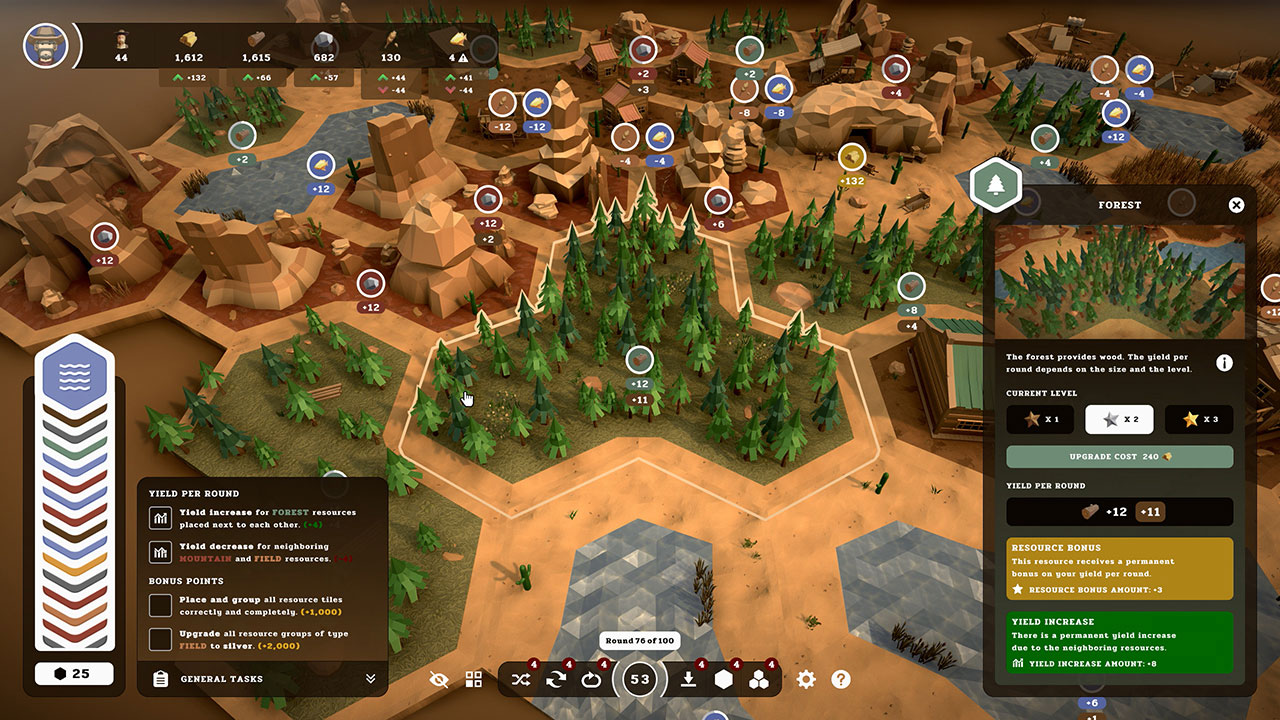The image size is (1280, 720).
Task: Select the x3 gold star level
Action: 1198,419
